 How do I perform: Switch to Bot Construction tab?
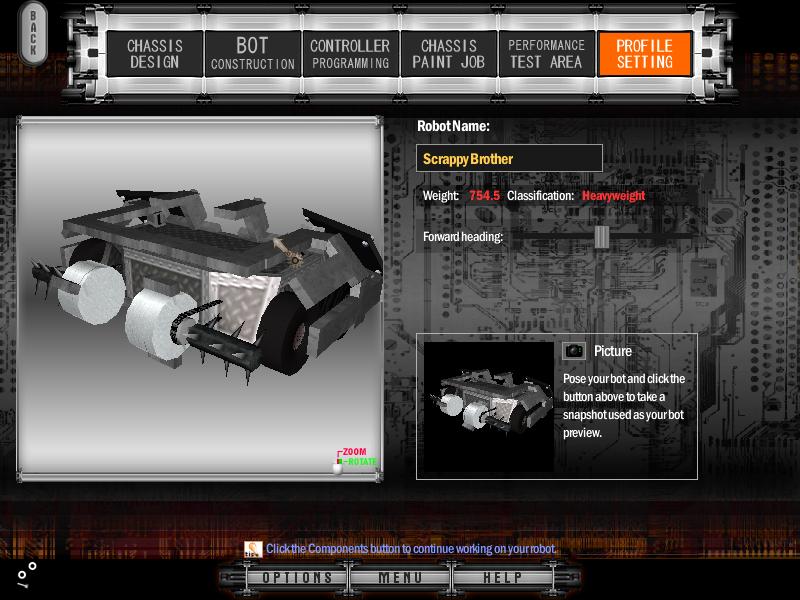[252, 54]
